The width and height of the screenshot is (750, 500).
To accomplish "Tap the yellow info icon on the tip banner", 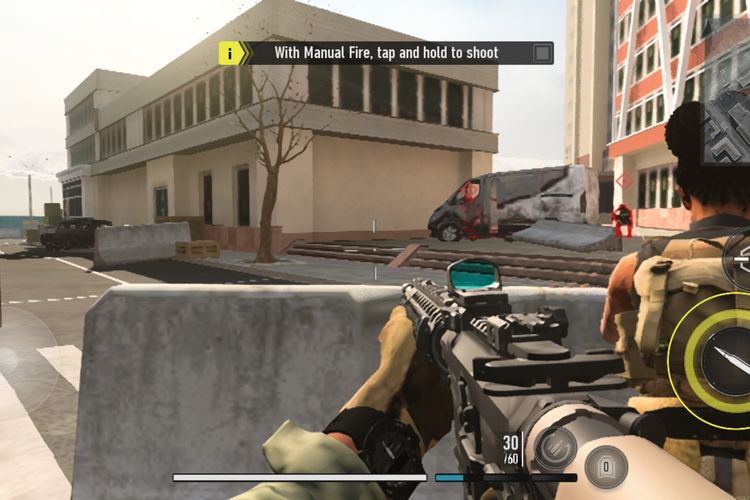I will tap(231, 53).
